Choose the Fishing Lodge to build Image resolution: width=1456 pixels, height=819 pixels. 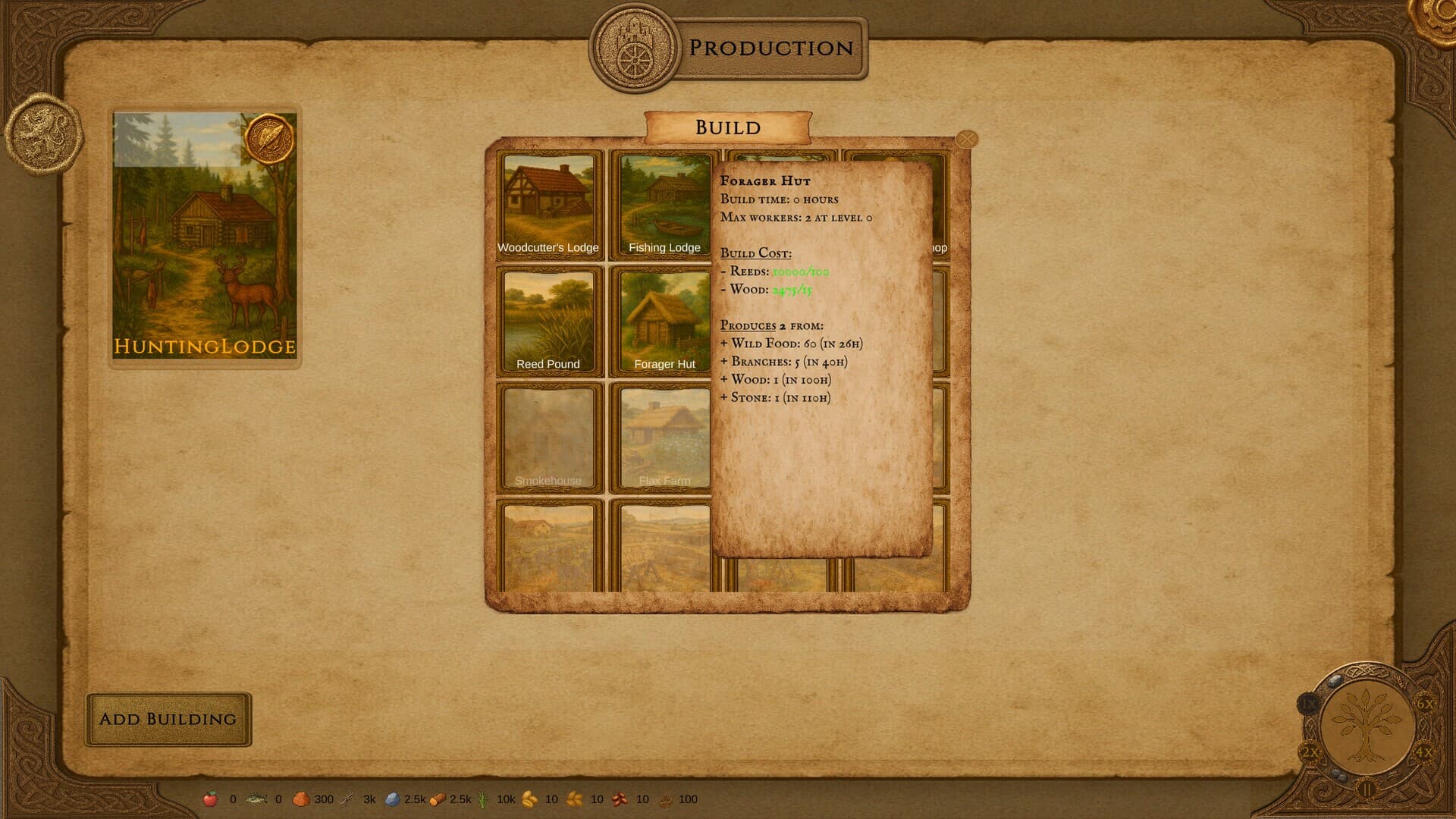point(664,205)
